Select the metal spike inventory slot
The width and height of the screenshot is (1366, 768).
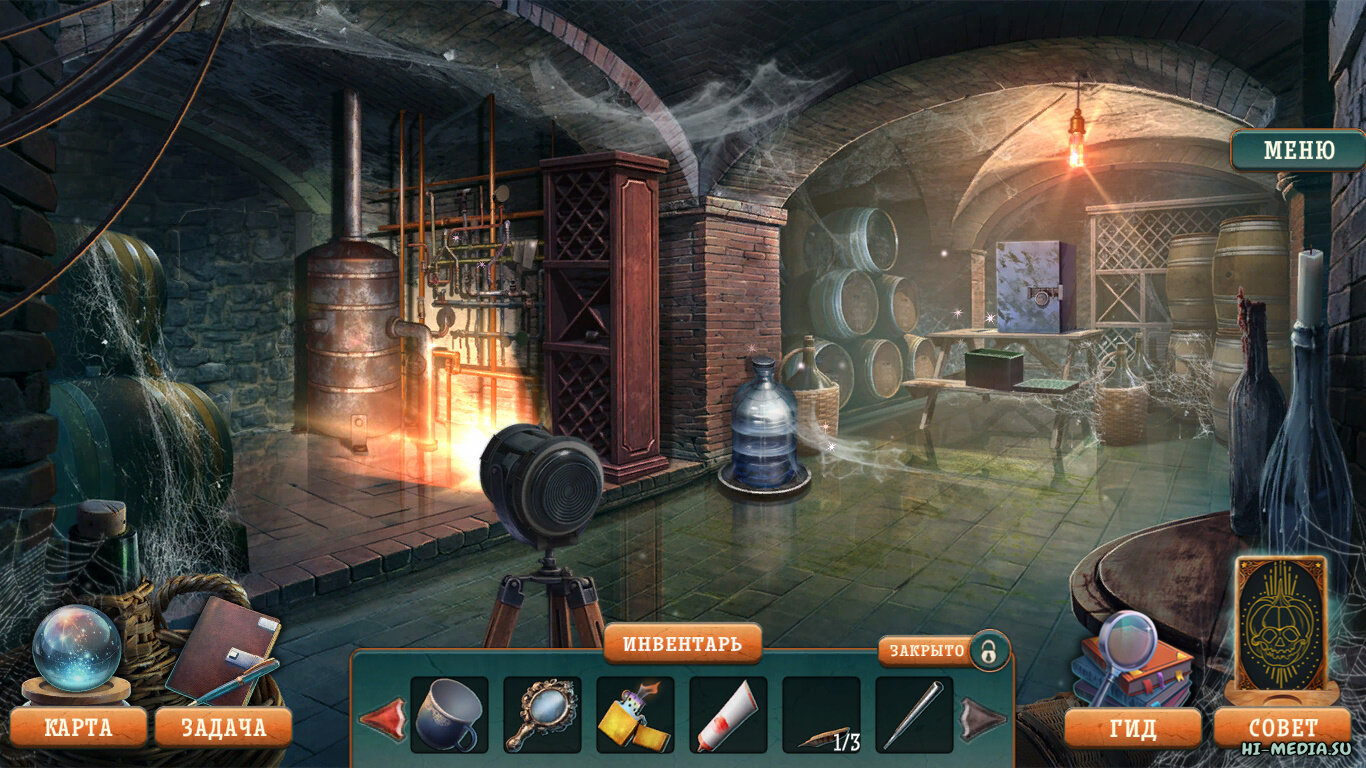914,714
